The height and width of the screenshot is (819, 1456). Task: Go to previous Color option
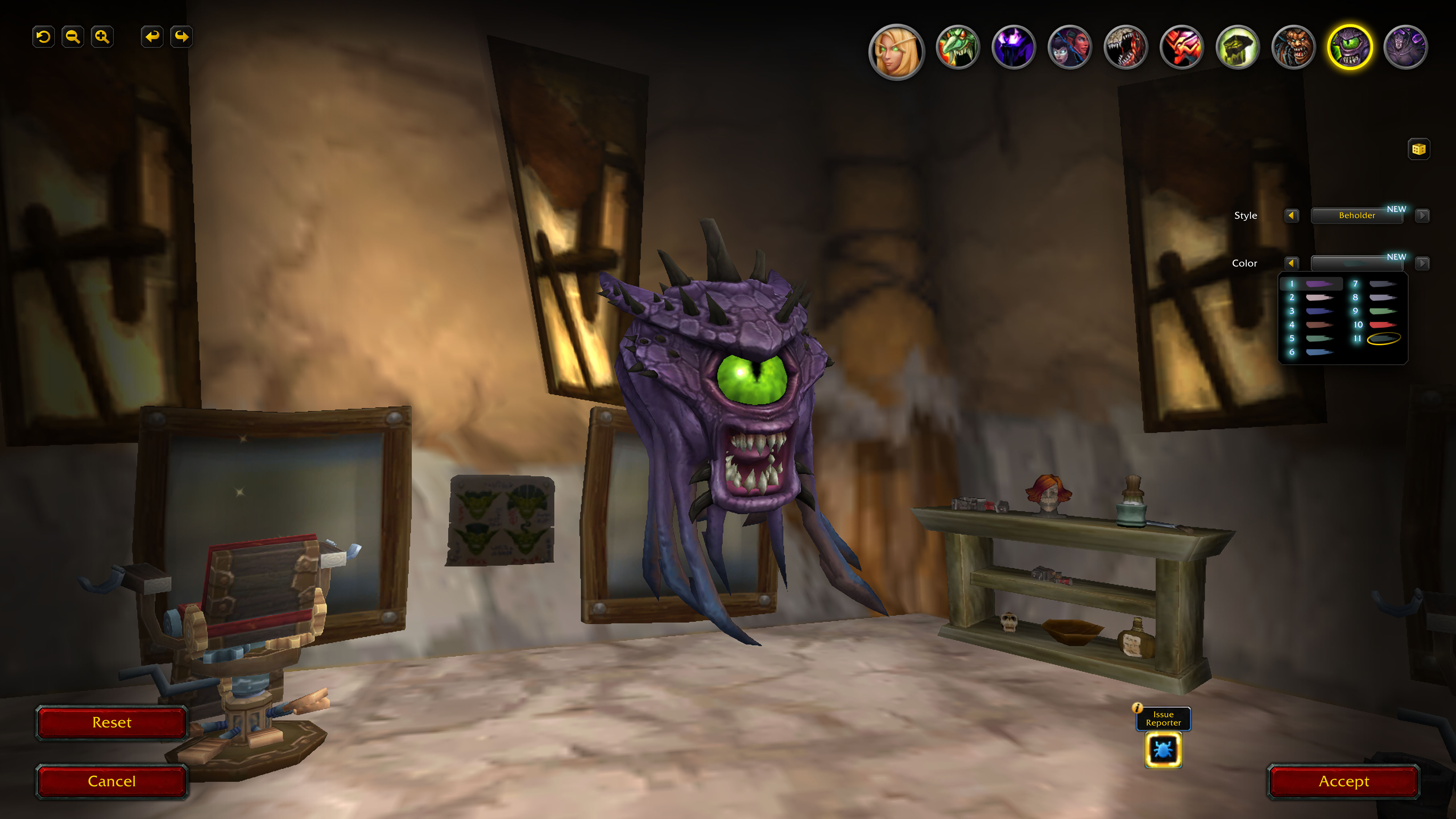[1292, 263]
